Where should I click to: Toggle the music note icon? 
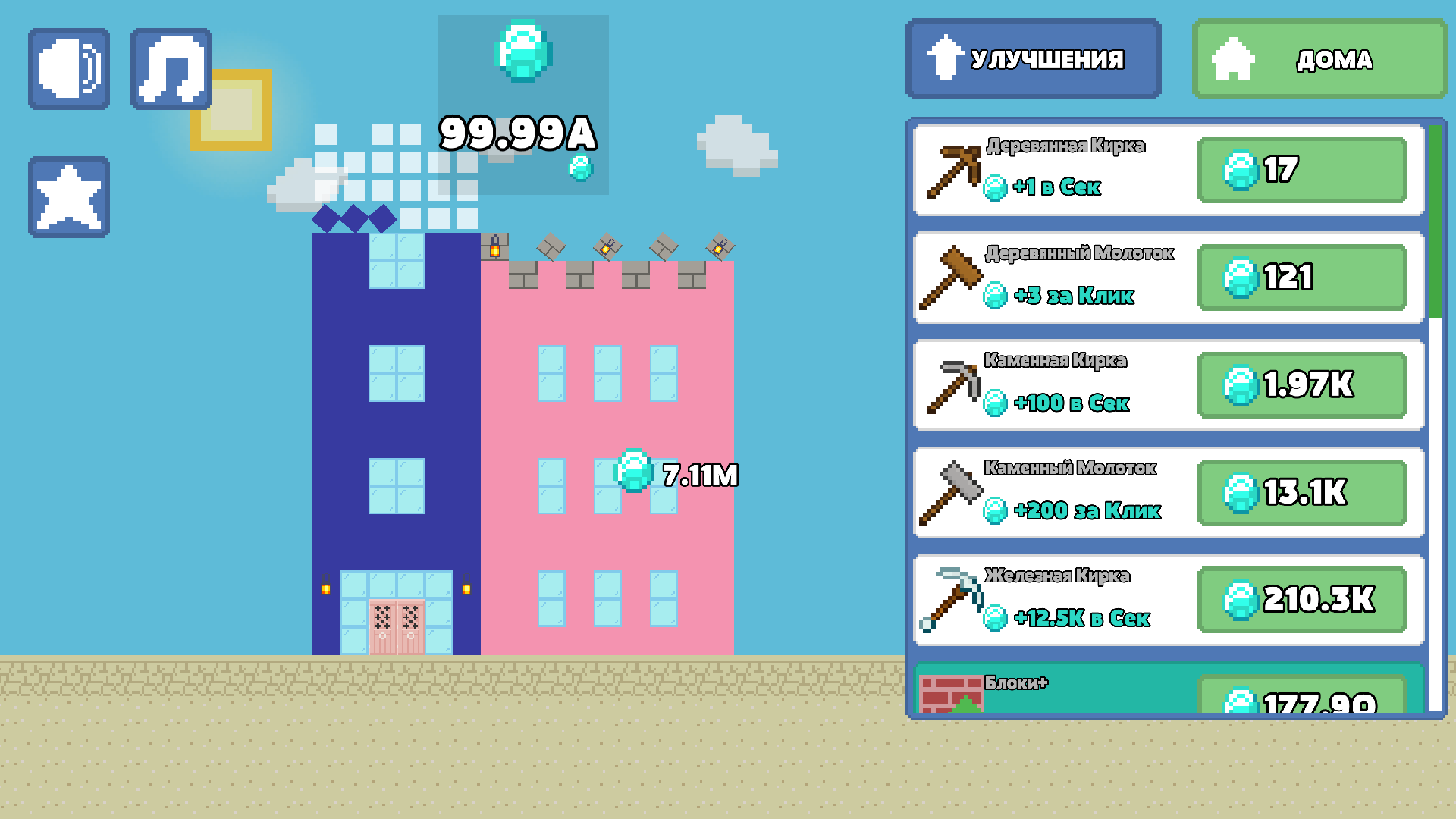point(171,67)
